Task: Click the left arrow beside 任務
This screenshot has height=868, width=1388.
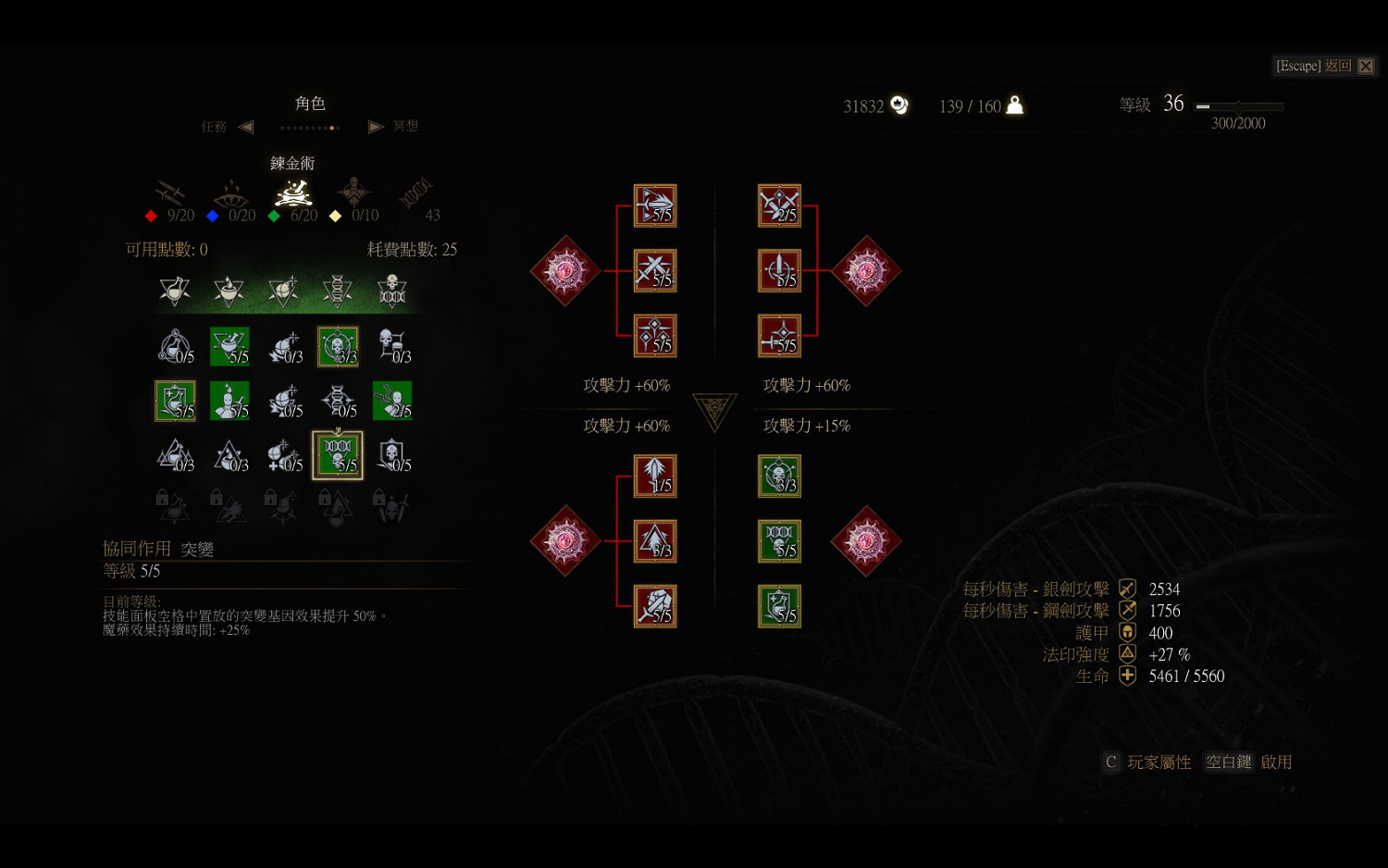Action: click(x=244, y=126)
